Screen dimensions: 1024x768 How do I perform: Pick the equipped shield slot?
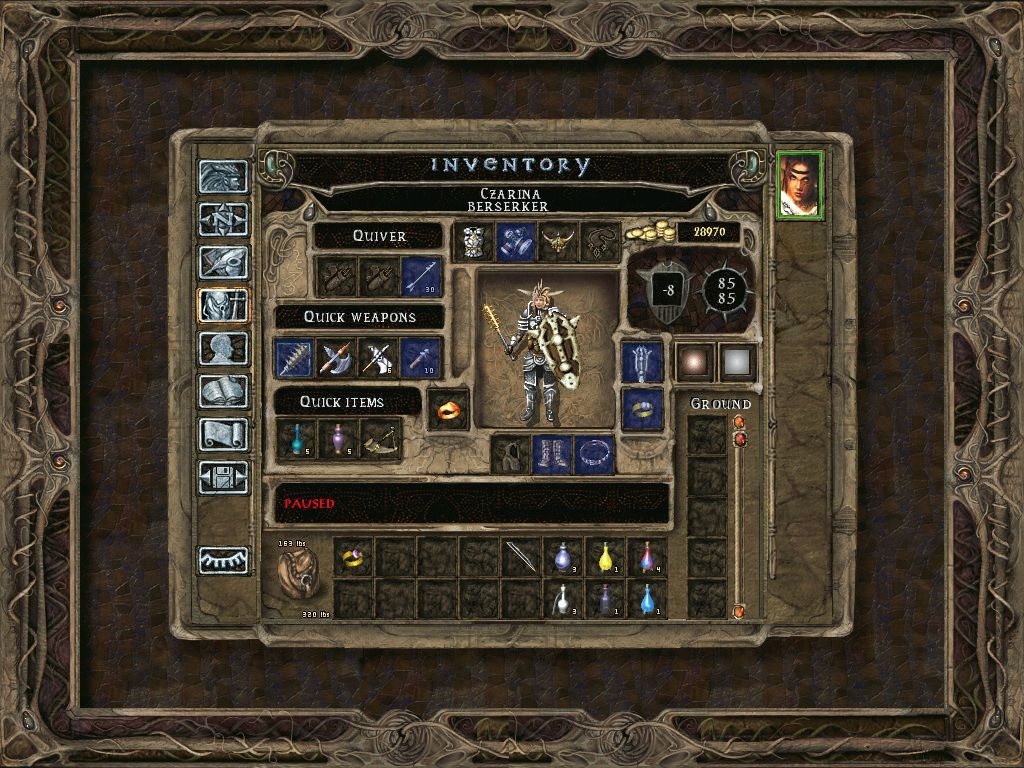[641, 362]
